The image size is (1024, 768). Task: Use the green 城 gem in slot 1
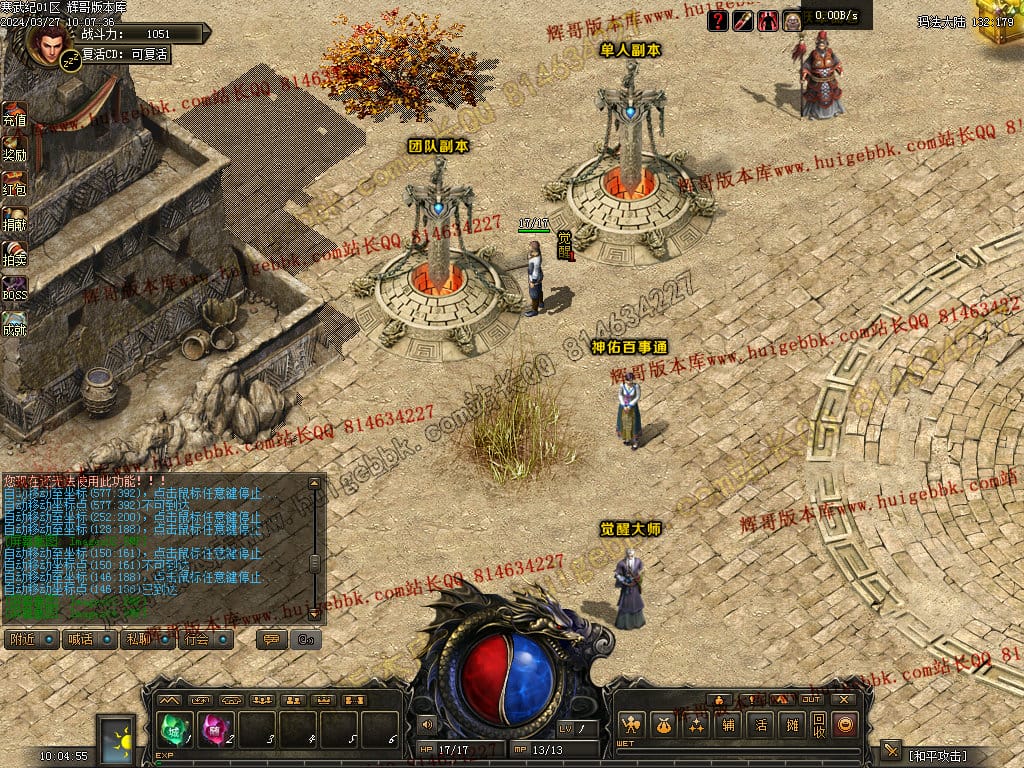pos(173,728)
